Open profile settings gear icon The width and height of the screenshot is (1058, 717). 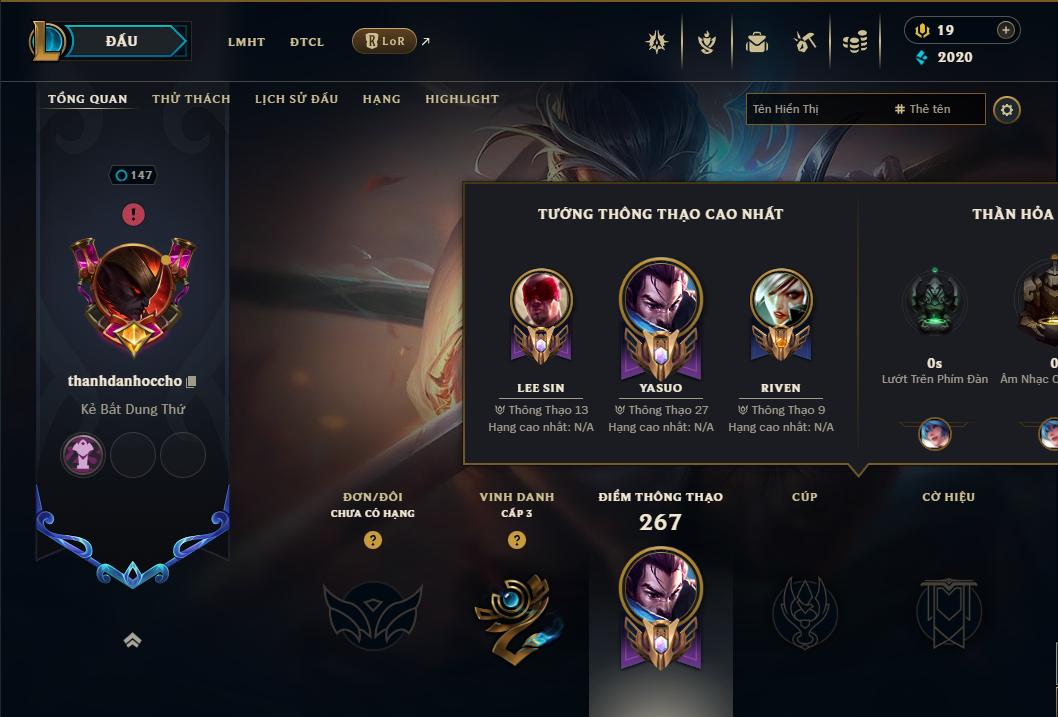1007,109
